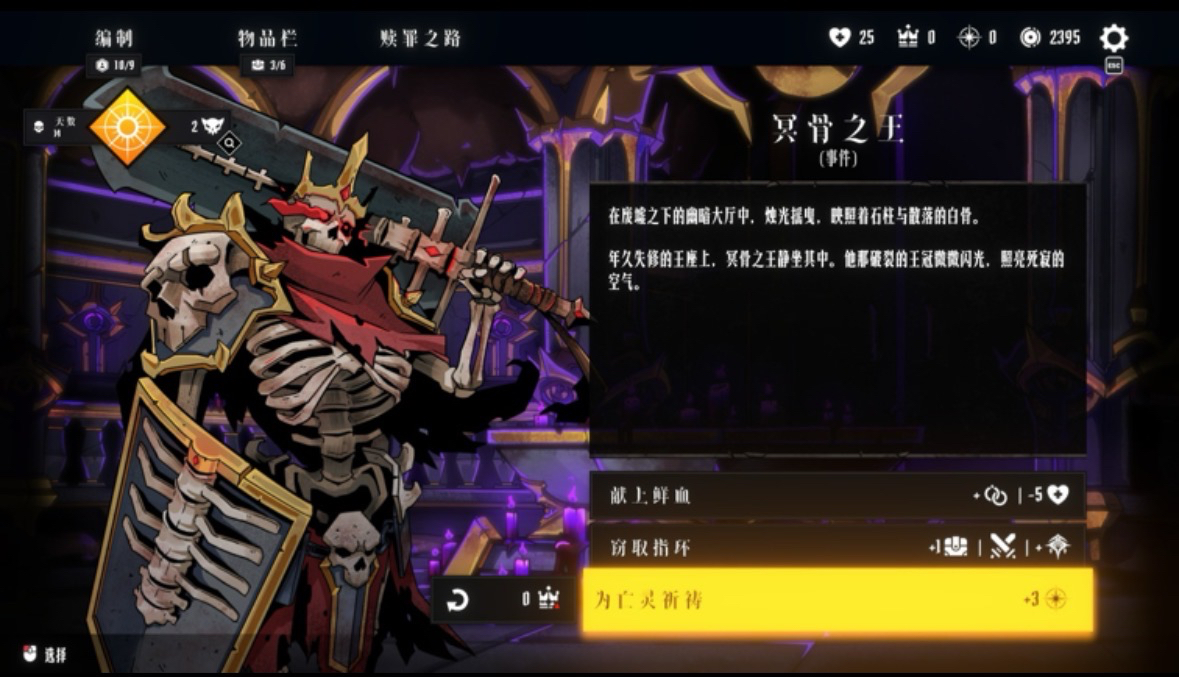
Task: Open settings with the gear icon
Action: point(1113,39)
